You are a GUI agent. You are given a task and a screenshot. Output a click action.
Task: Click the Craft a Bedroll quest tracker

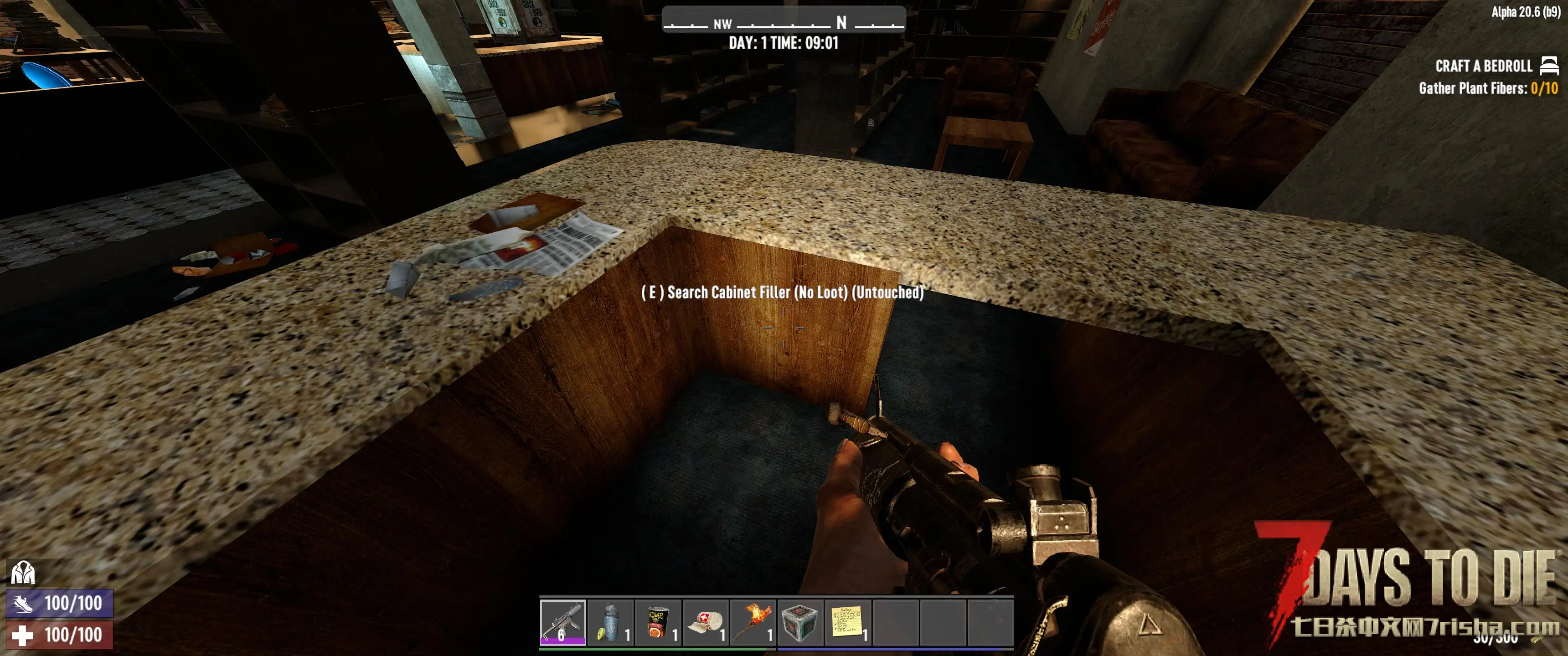tap(1483, 67)
